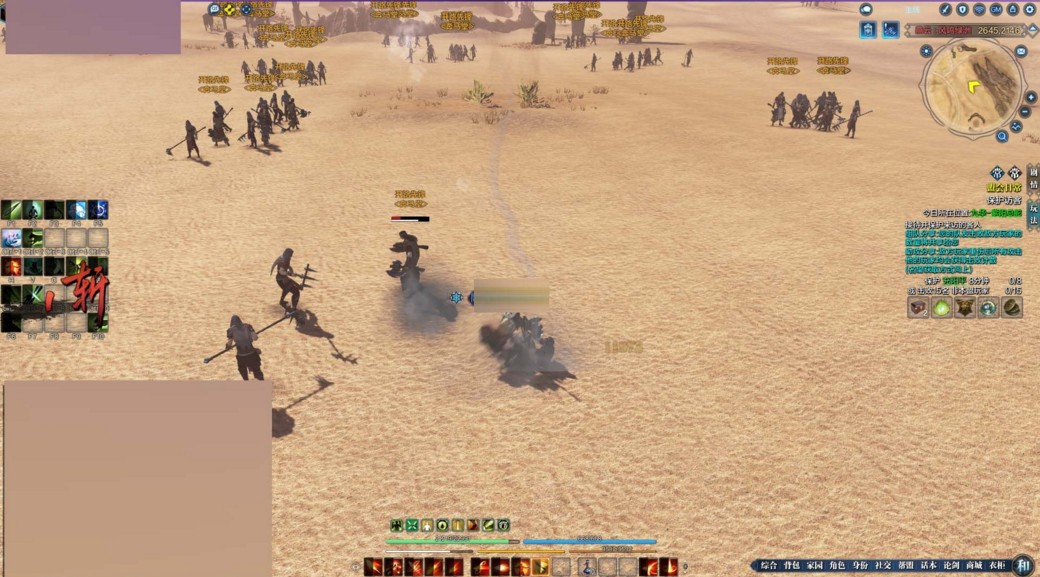Select the 综合 general menu entry

click(x=768, y=566)
